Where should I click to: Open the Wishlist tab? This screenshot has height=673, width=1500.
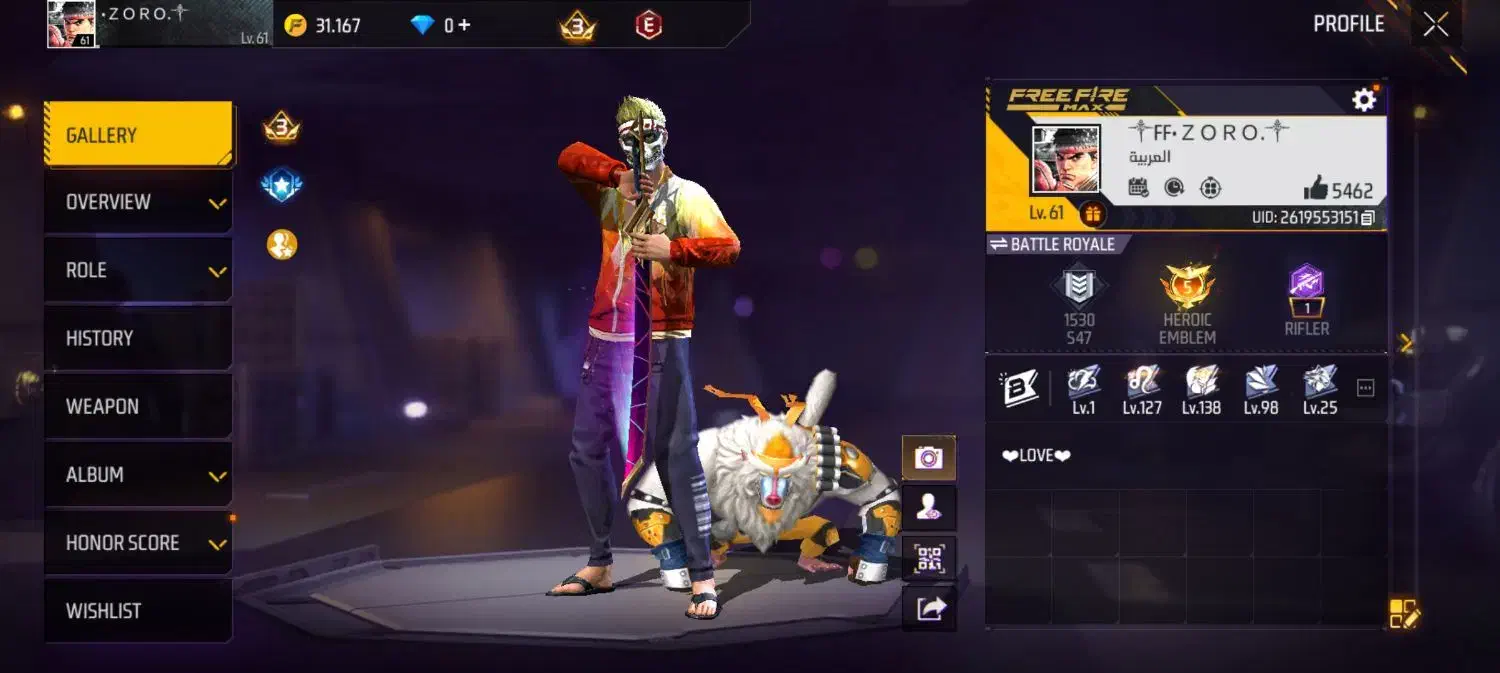(138, 611)
